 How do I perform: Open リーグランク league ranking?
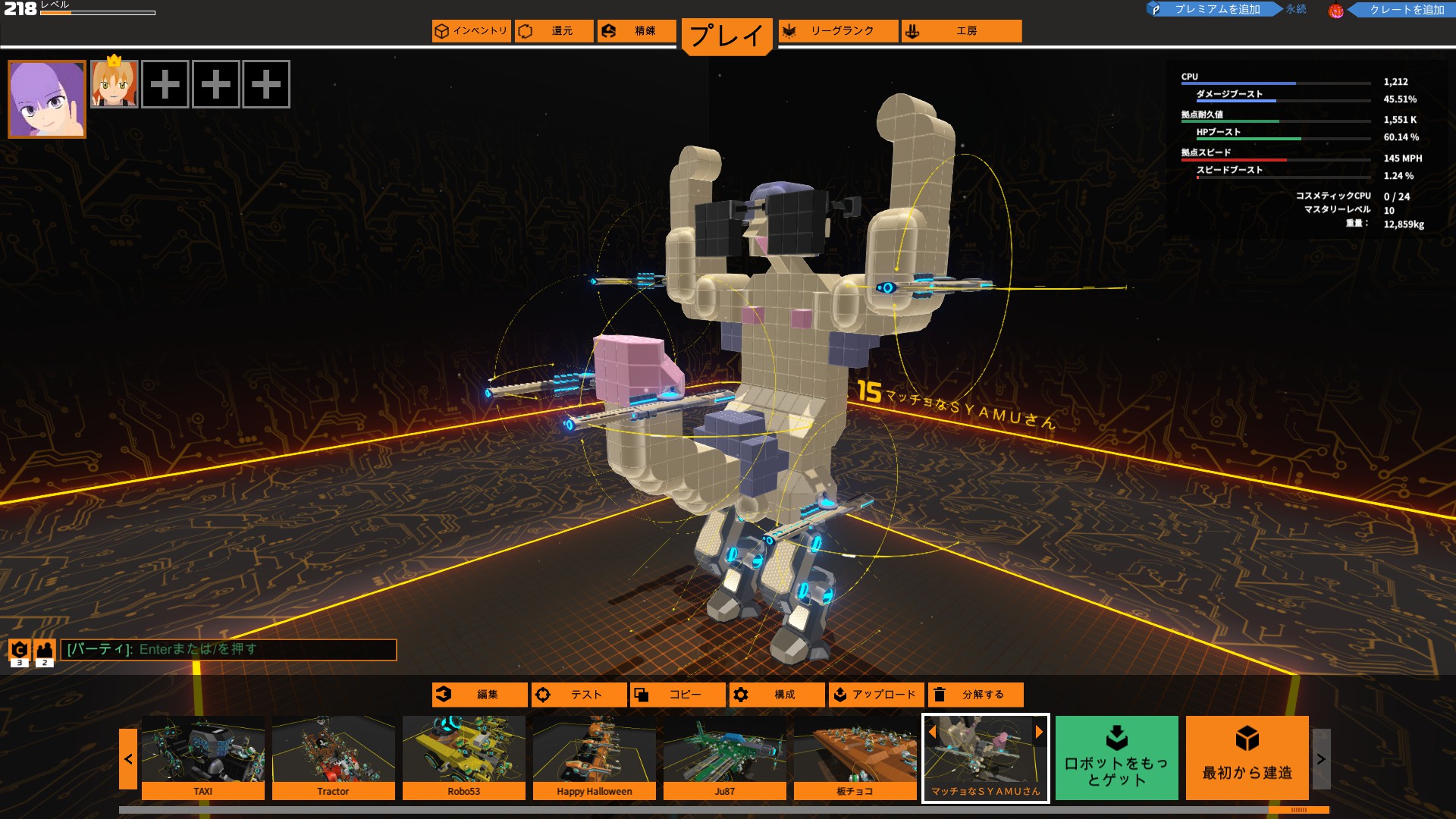coord(838,32)
